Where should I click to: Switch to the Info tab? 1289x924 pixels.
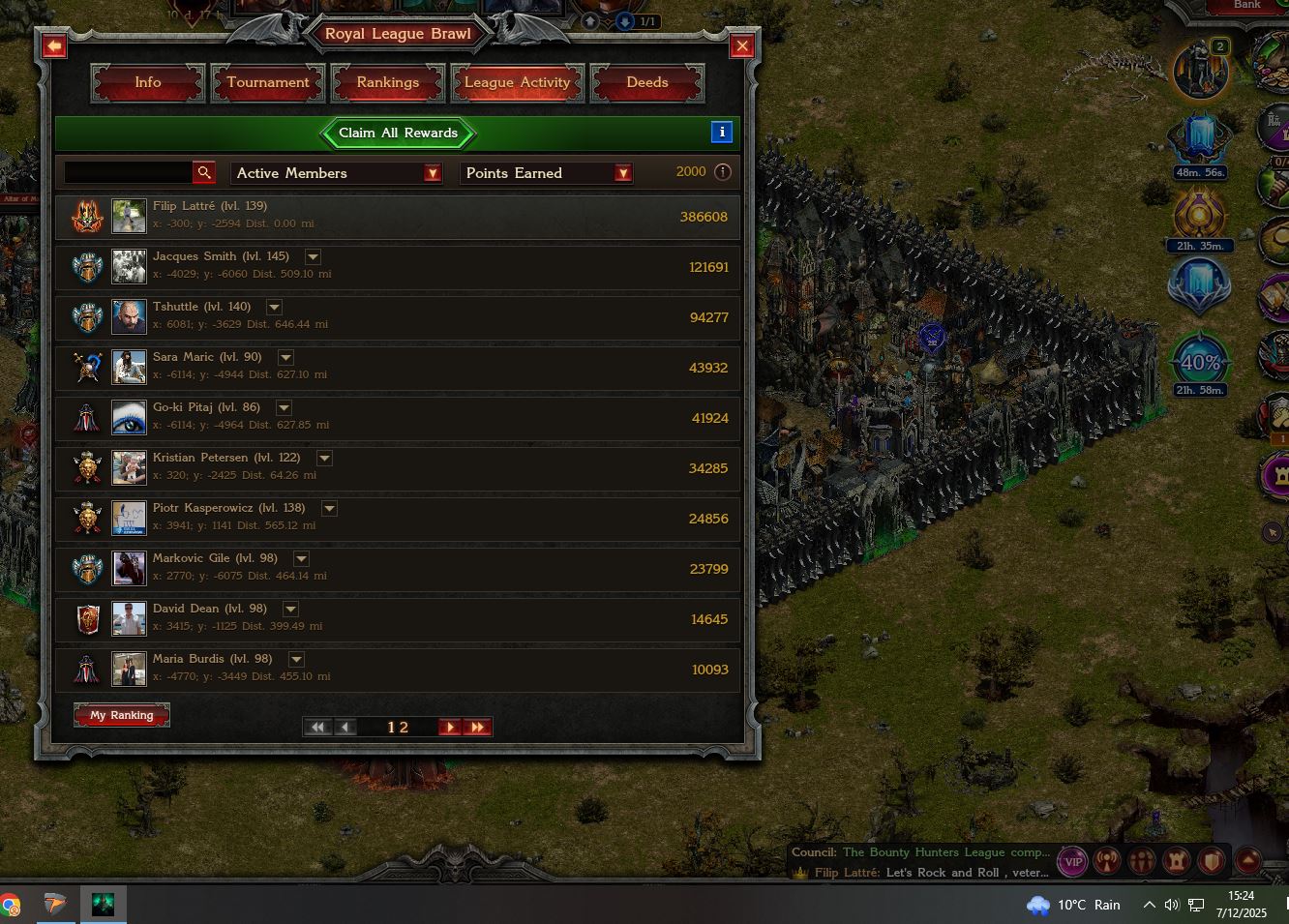pos(148,83)
